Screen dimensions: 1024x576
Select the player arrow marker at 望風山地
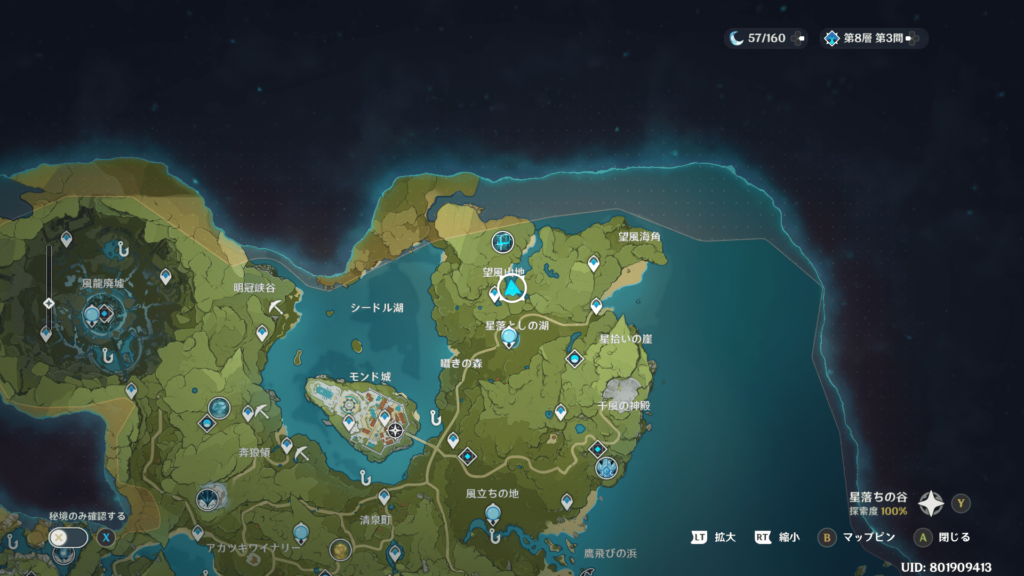click(x=513, y=289)
